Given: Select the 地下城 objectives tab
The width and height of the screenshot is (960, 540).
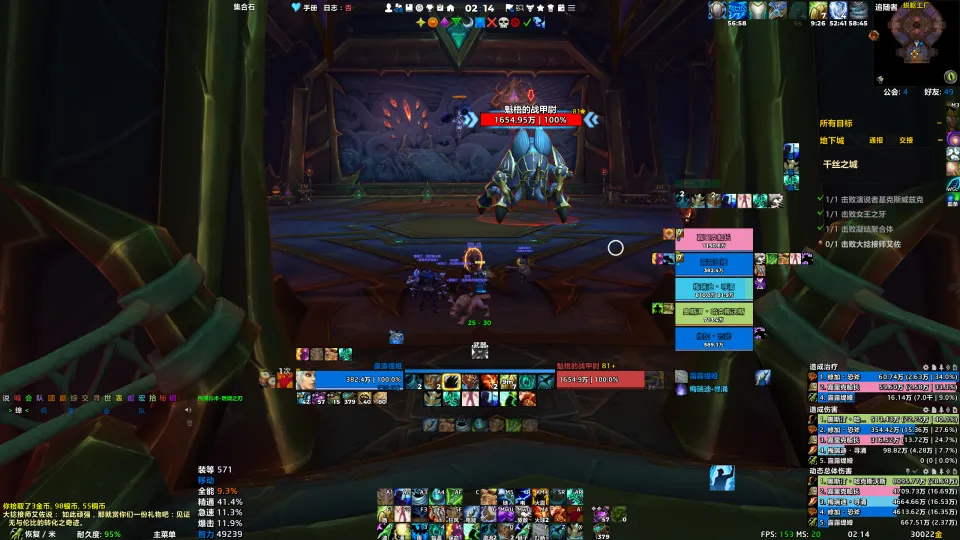Looking at the screenshot, I should (x=833, y=141).
